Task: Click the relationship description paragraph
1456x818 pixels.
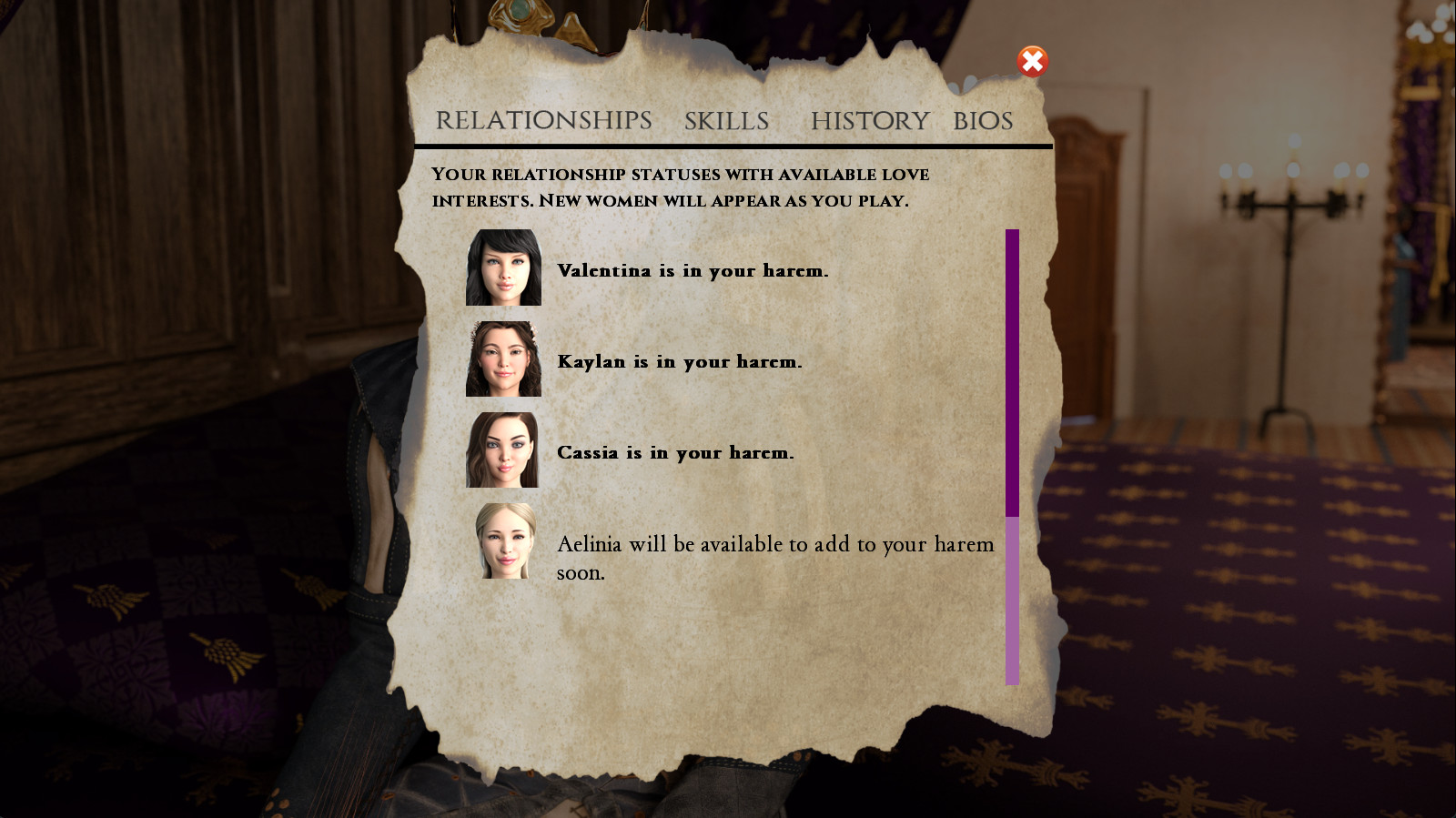Action: [681, 187]
